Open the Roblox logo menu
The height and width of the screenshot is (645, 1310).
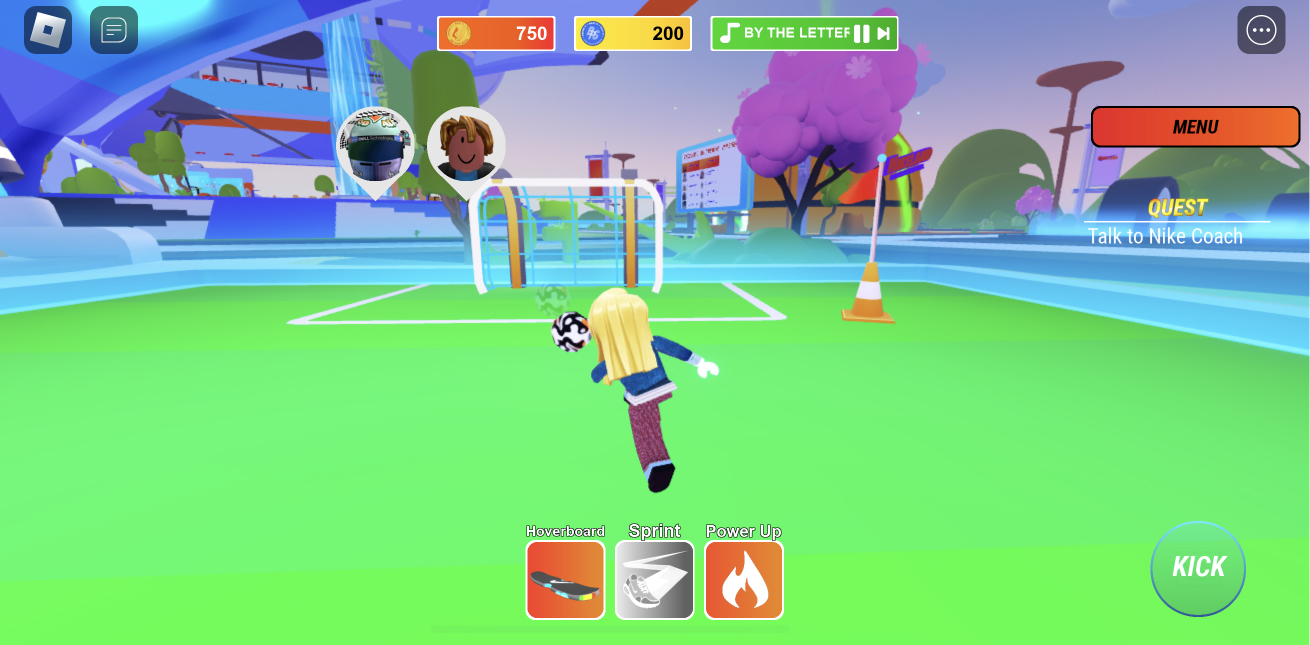[48, 30]
